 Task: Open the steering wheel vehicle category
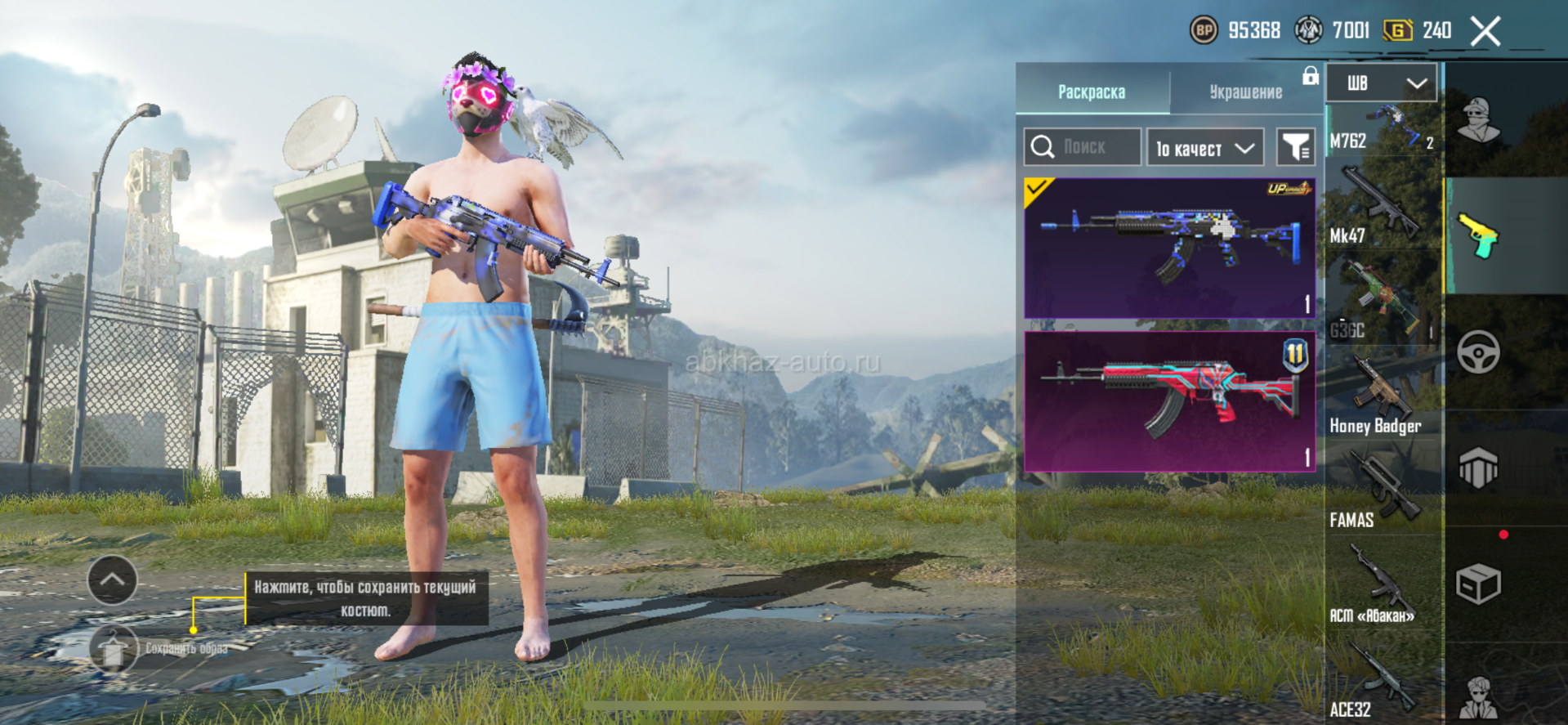coord(1478,352)
